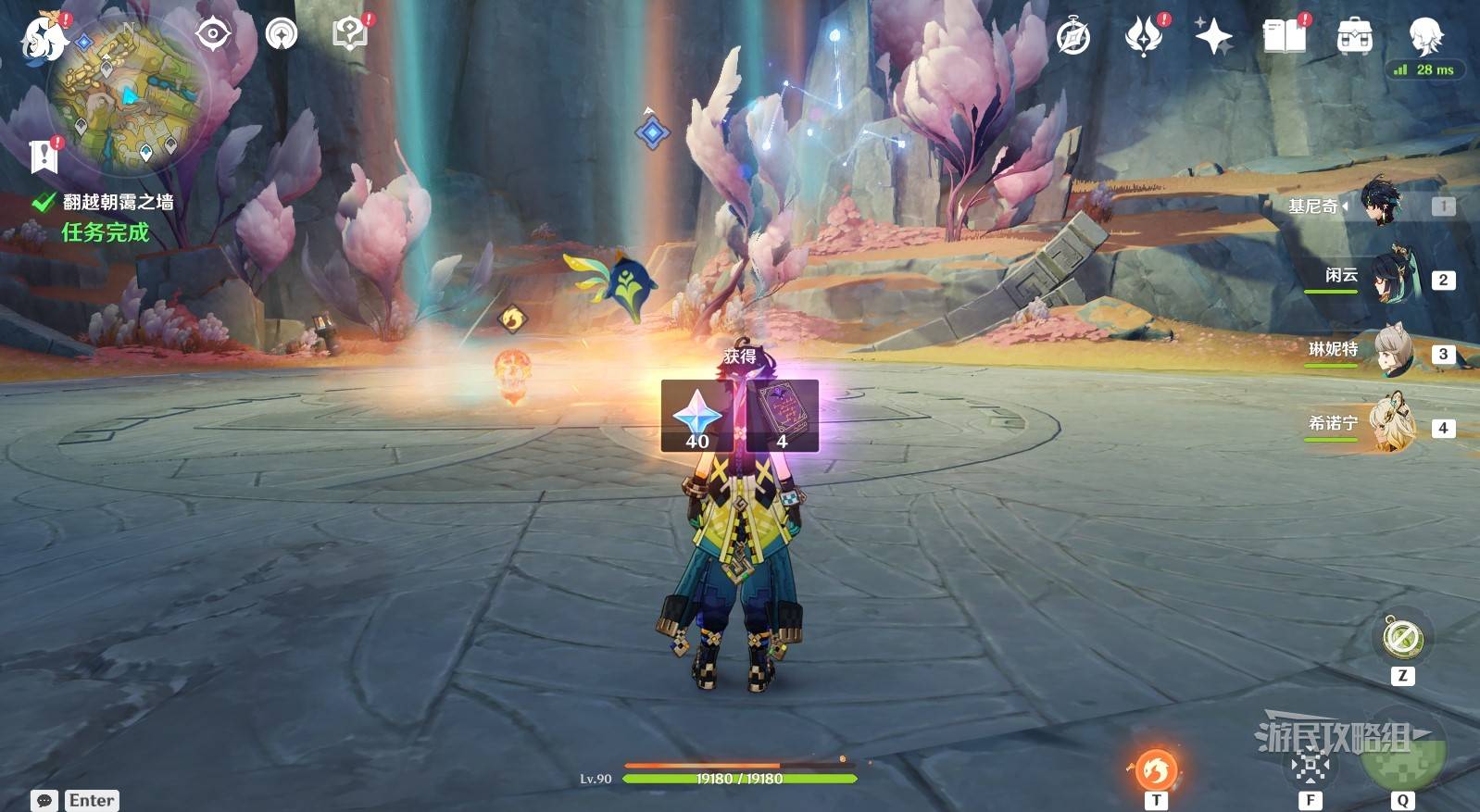Open the wish star icon

1213,38
